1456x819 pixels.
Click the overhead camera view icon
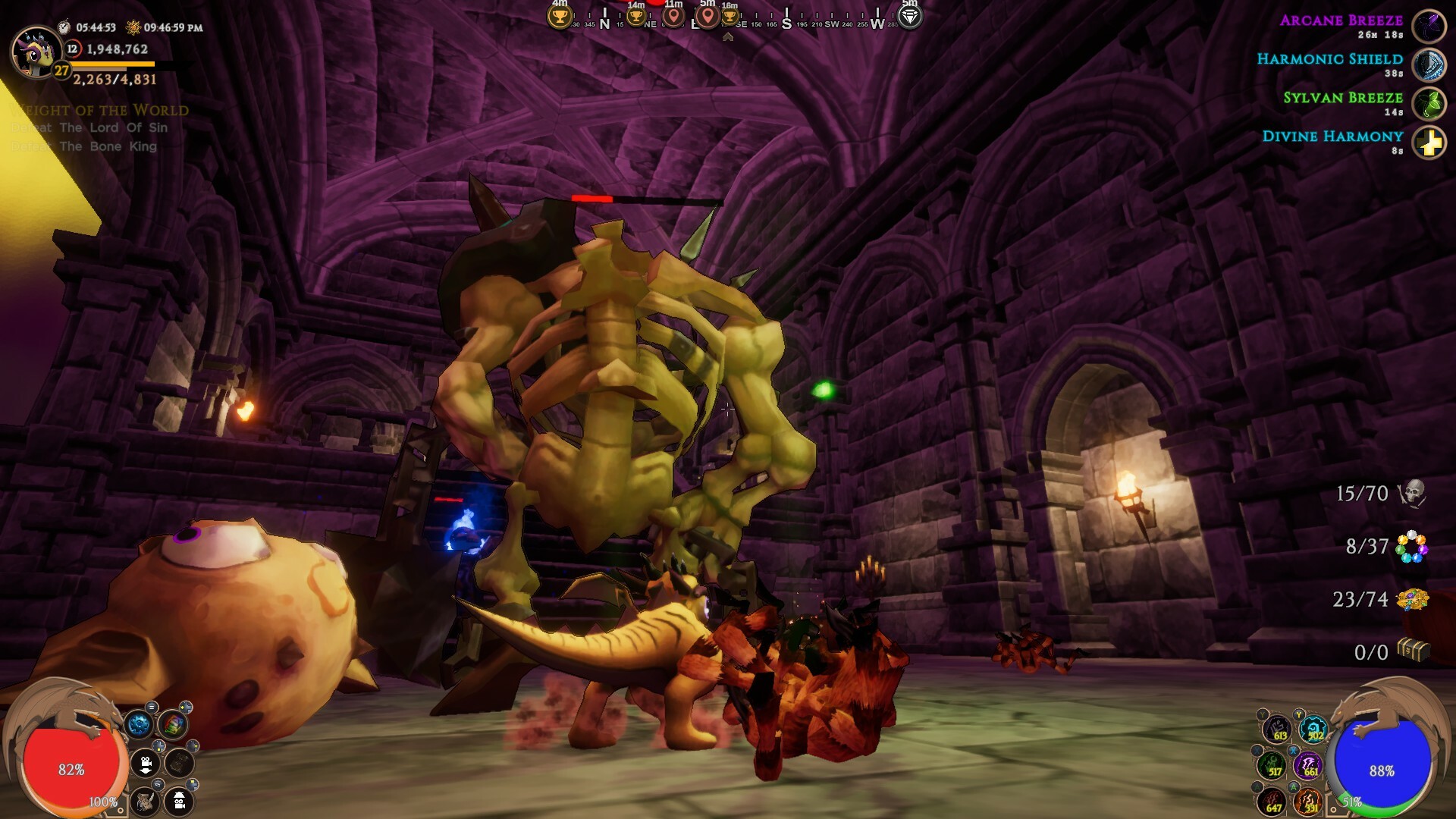pos(178,802)
